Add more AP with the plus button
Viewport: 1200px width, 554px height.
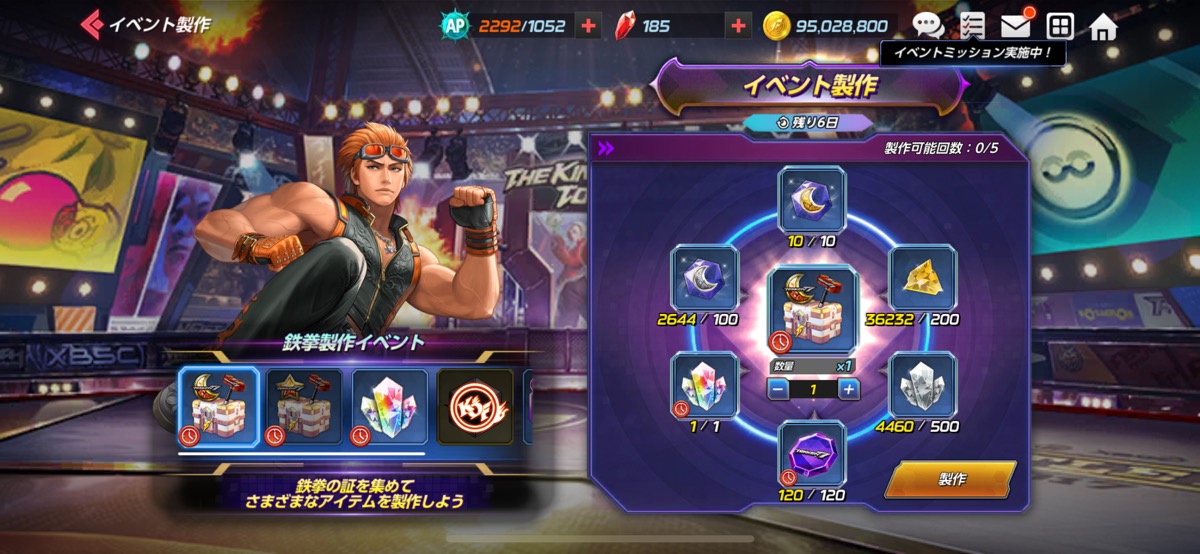click(589, 26)
